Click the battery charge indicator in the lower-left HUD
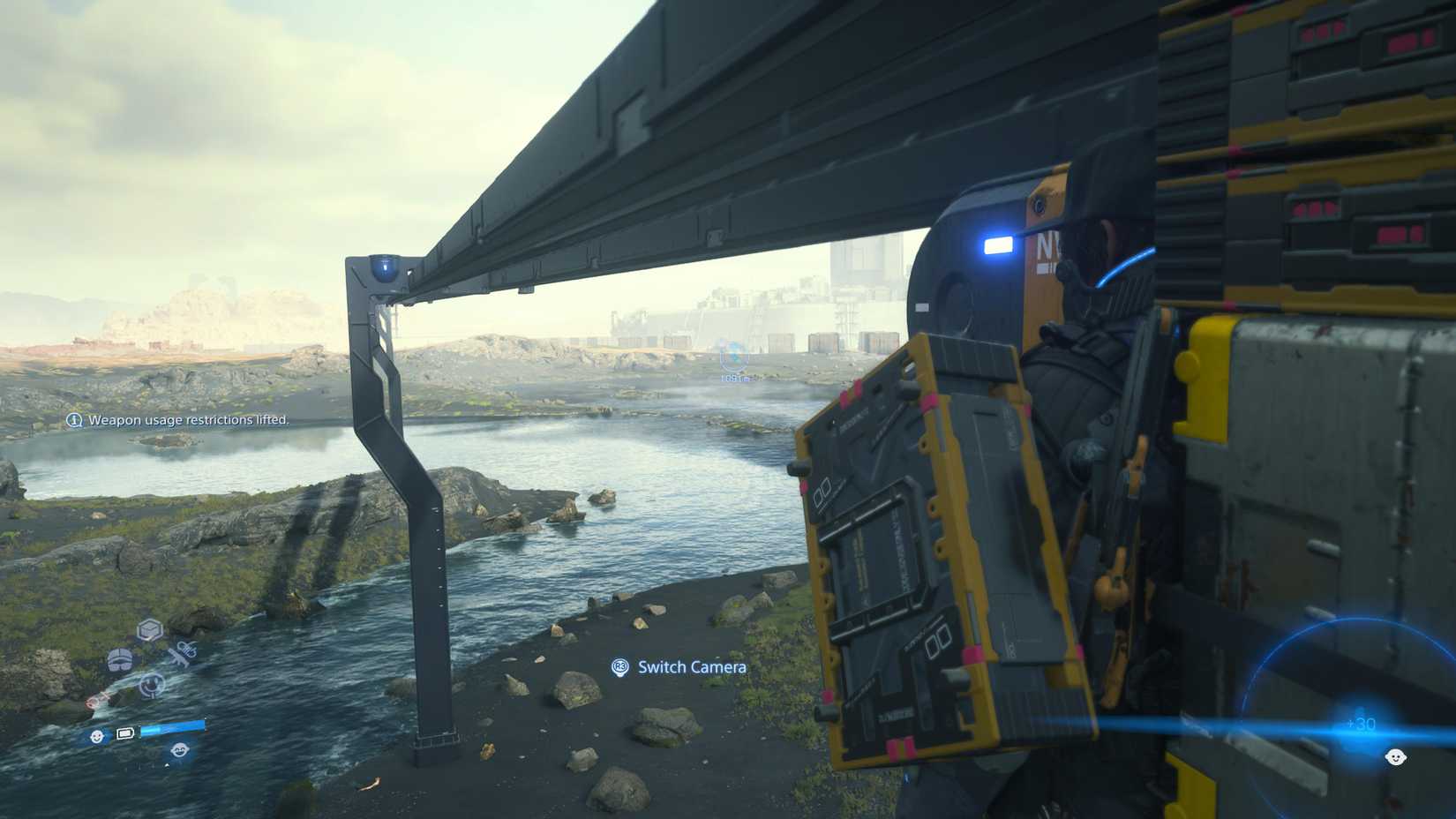 click(124, 733)
